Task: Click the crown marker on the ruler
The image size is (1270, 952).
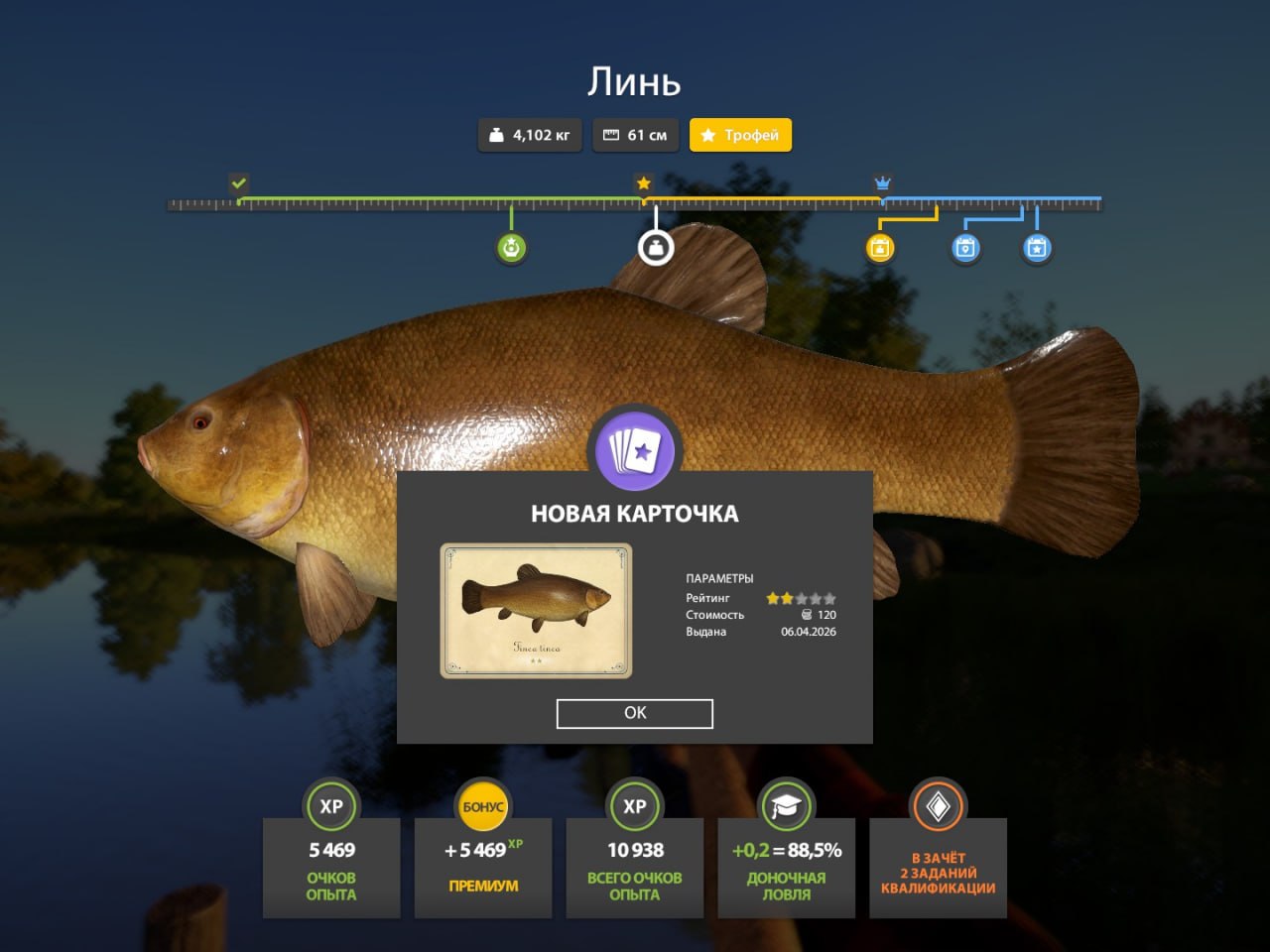Action: [882, 183]
